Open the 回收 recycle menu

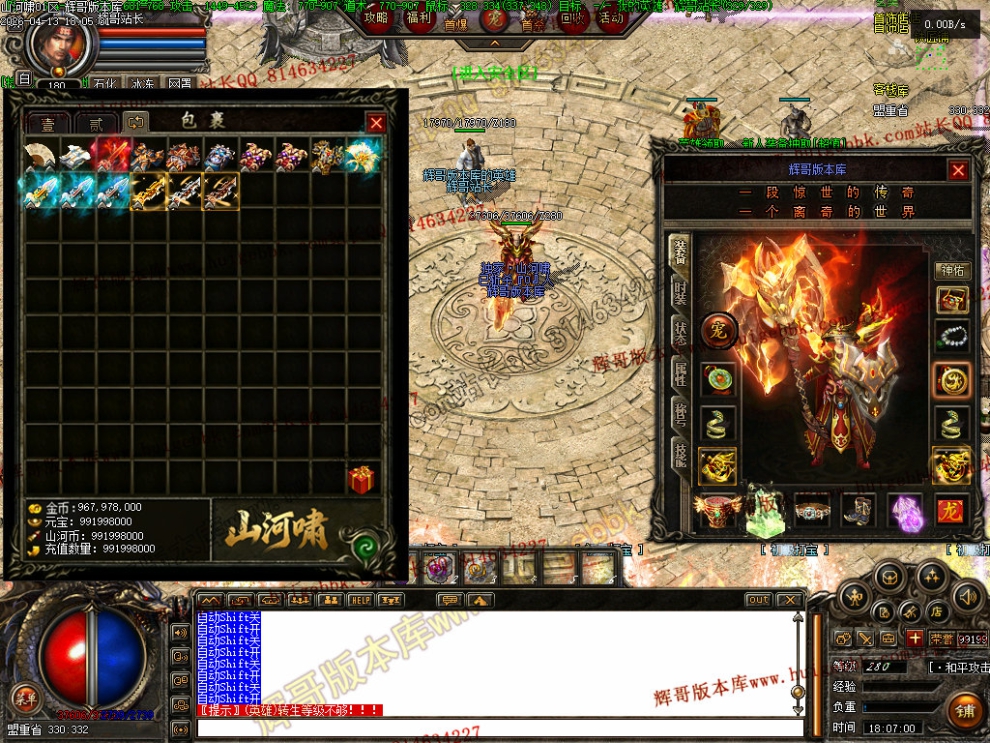point(573,17)
